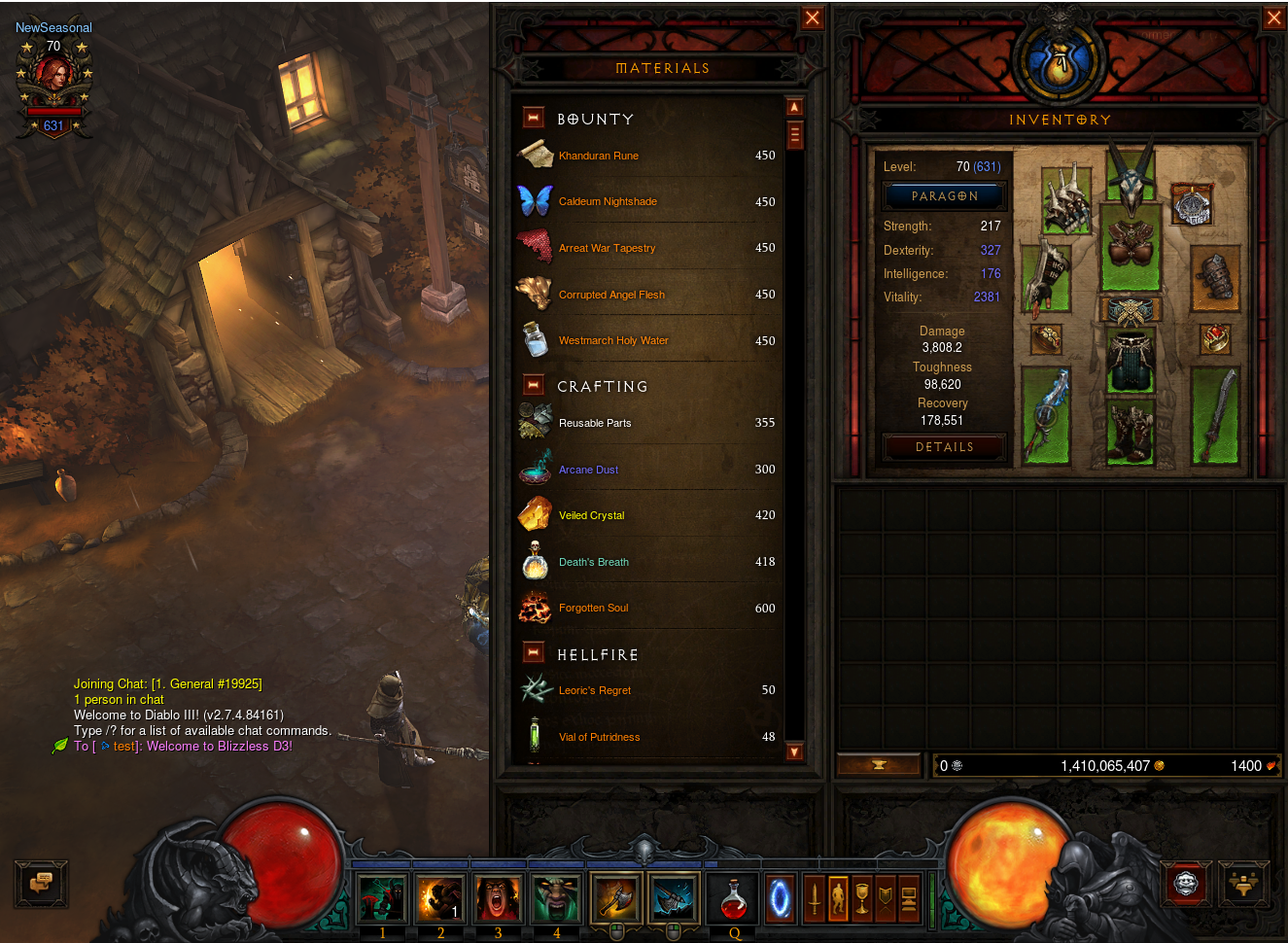
Task: Use the red health potion slot
Action: [733, 899]
